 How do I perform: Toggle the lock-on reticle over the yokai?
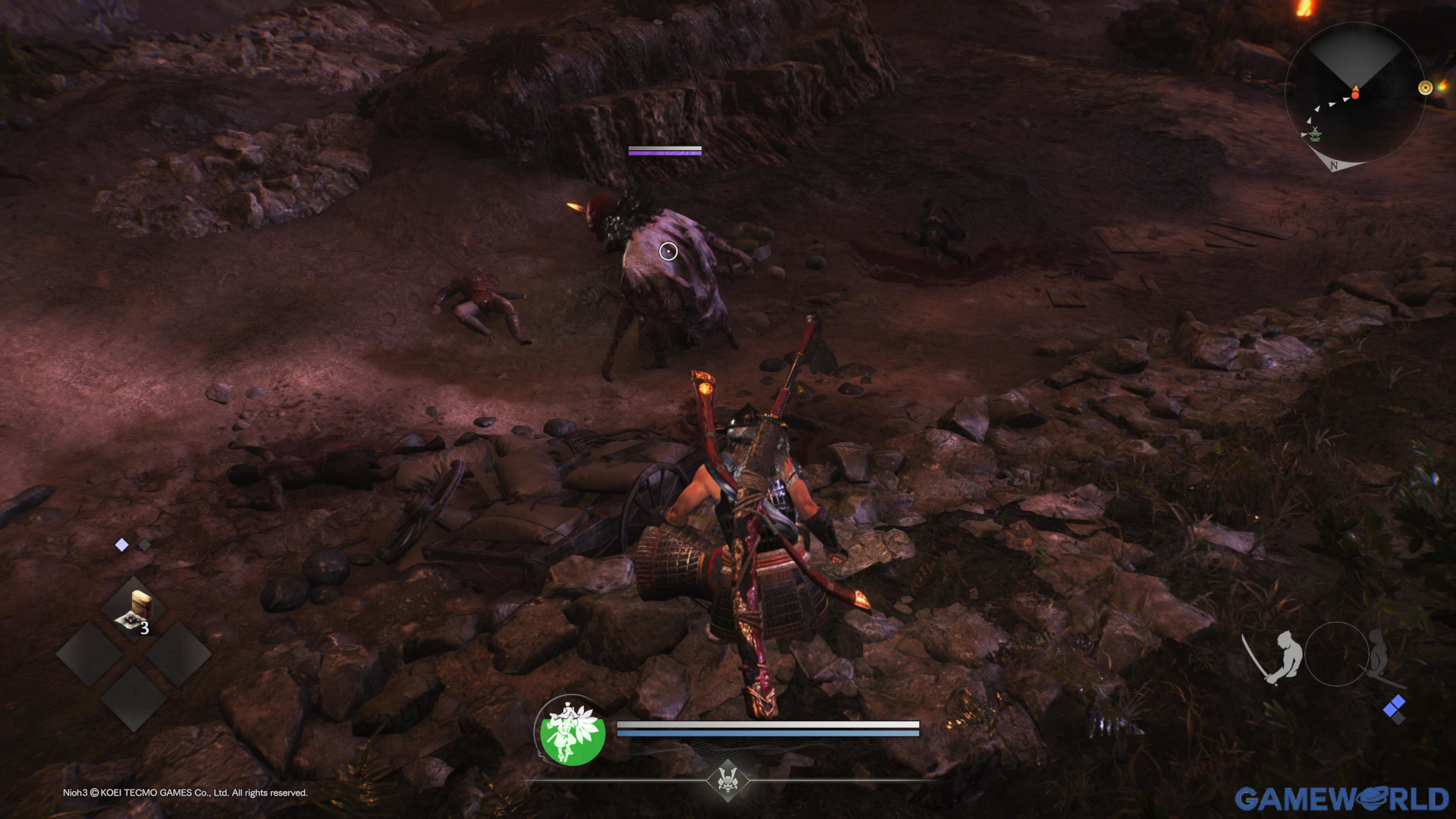point(668,250)
